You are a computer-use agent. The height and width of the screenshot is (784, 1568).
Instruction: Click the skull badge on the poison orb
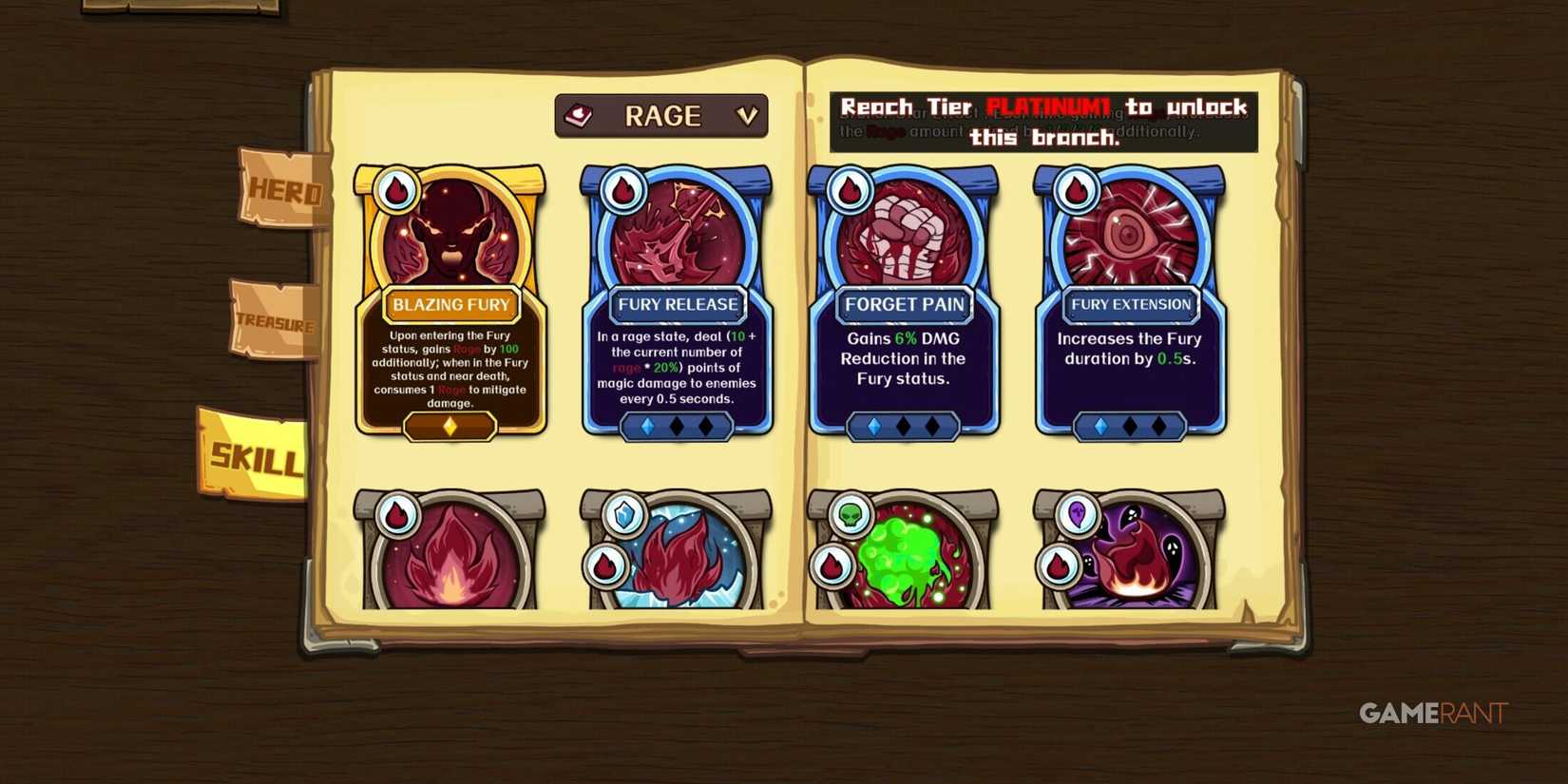tap(850, 516)
